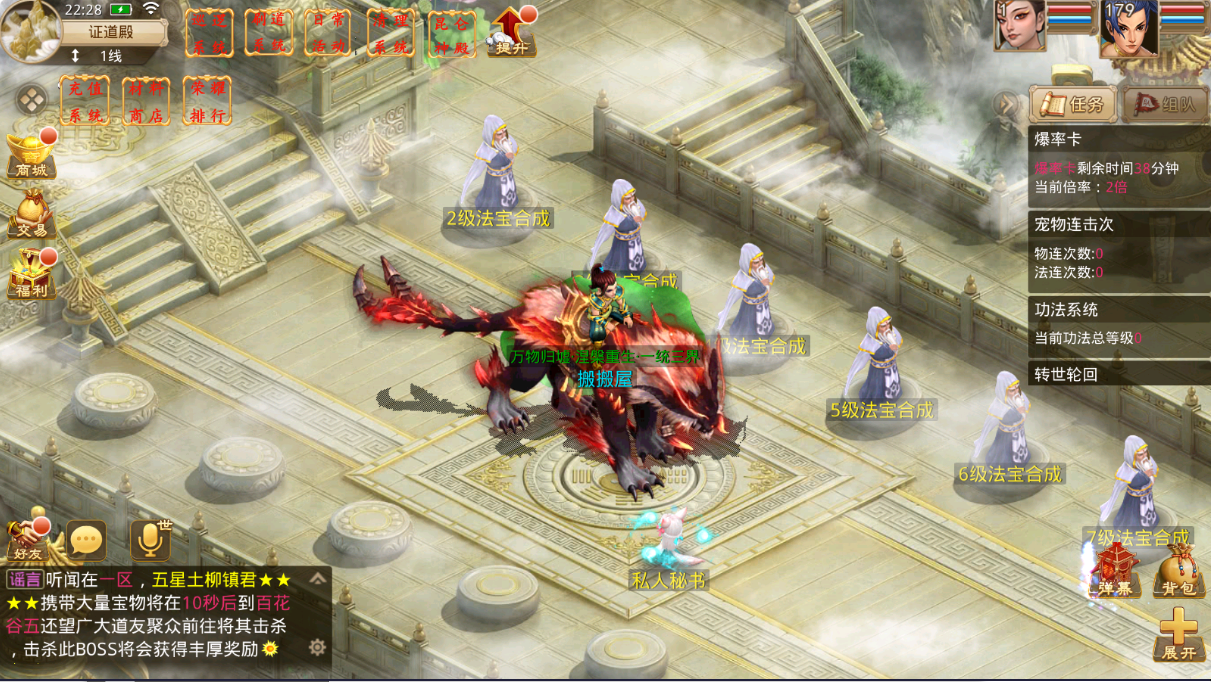
Task: Open the 清理系统 button
Action: tap(390, 33)
